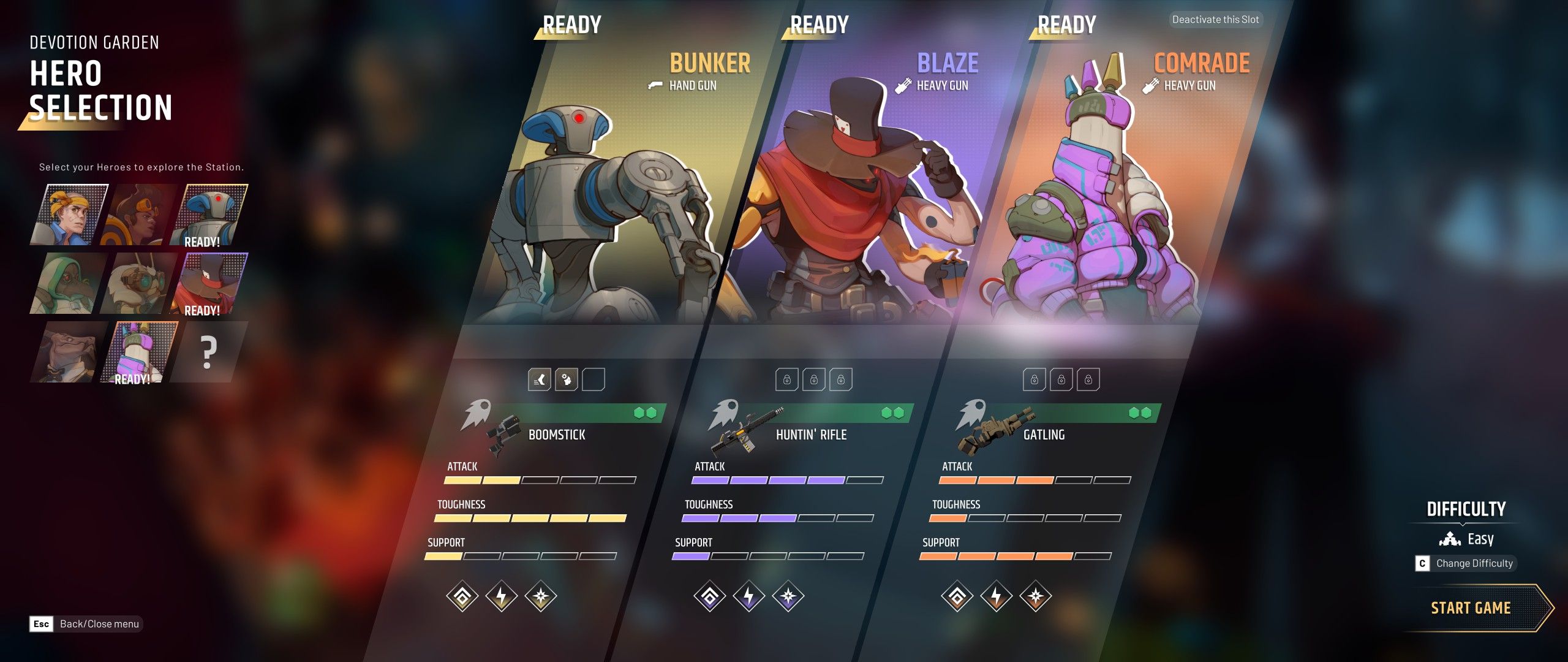Select Comrade's layered diamond skill icon
The image size is (1568, 662).
point(957,596)
